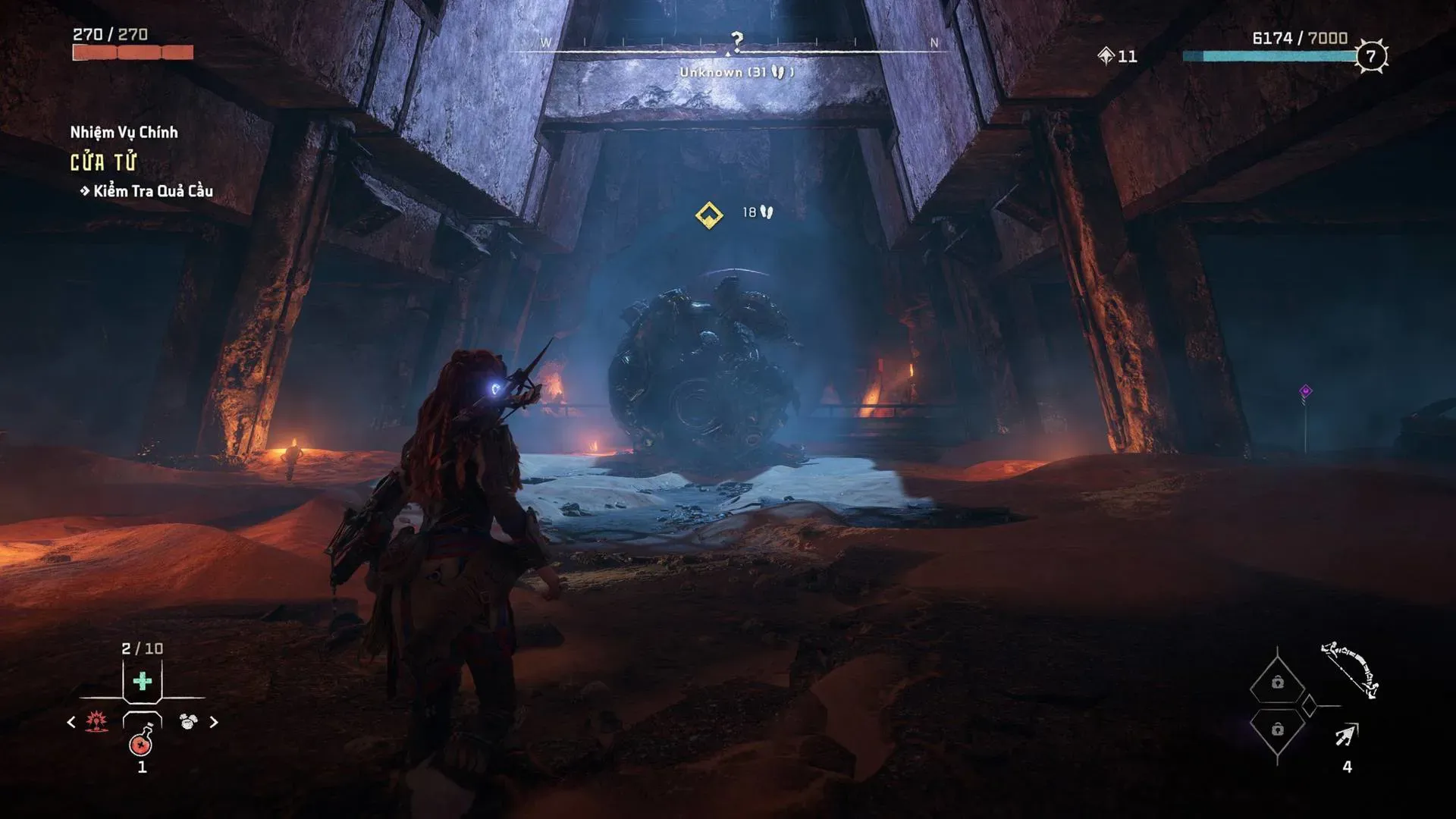Cycle tools with the left arrow
Screen dimensions: 1456x819
(71, 722)
